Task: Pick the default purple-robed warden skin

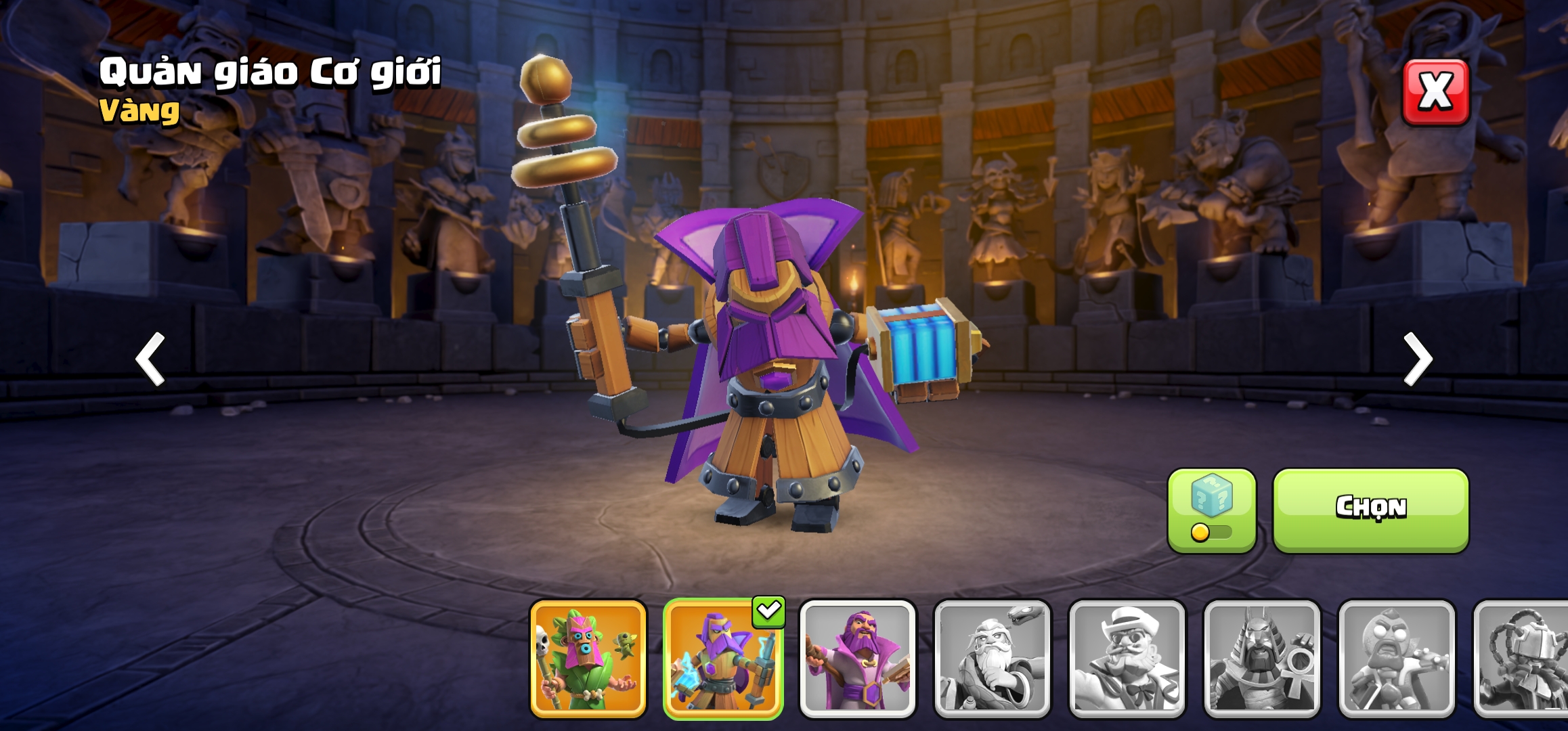Action: pos(857,659)
